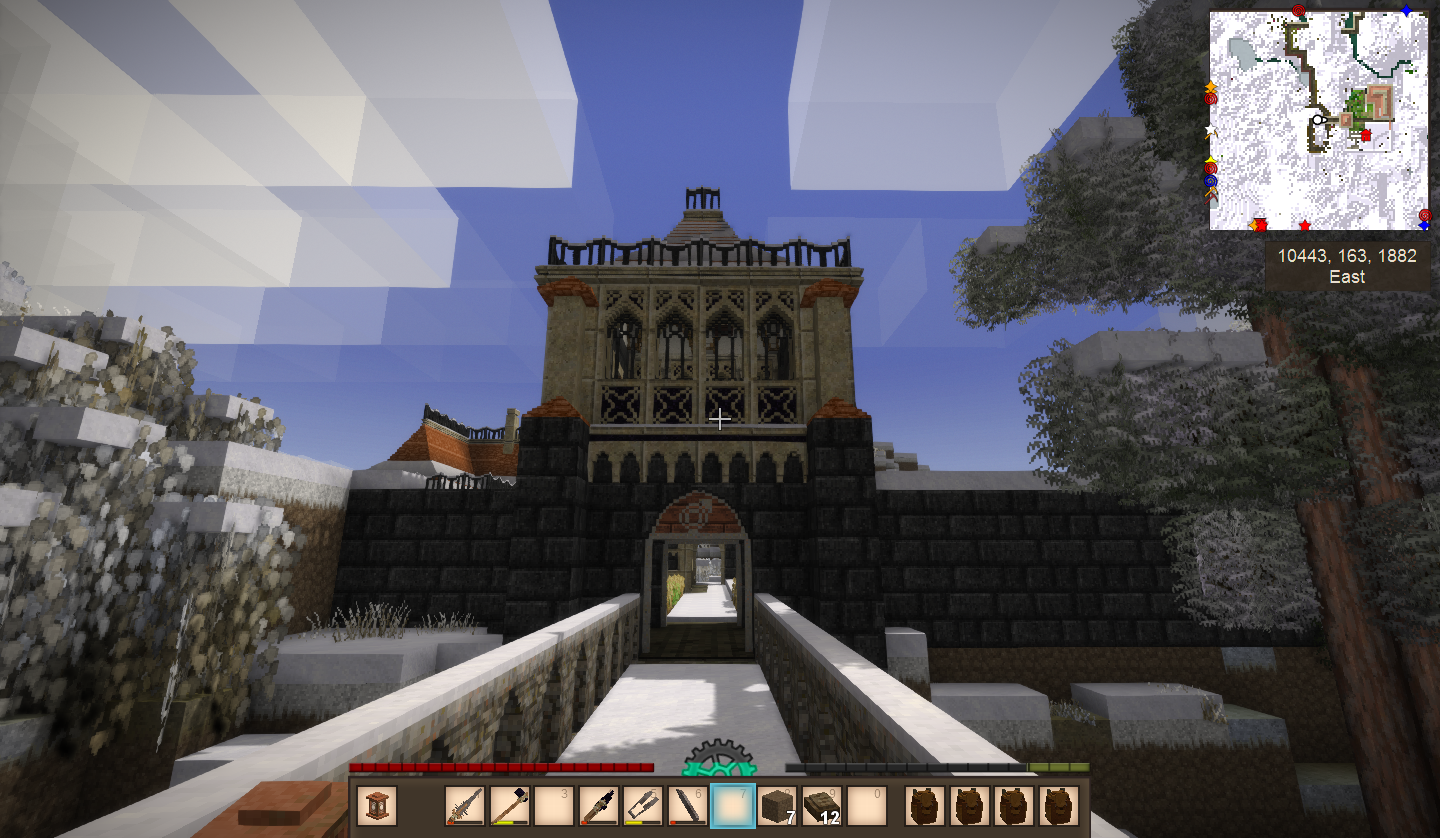Screen dimensions: 1440x838
Task: Click the red house marker on the minimap
Action: coord(1365,135)
